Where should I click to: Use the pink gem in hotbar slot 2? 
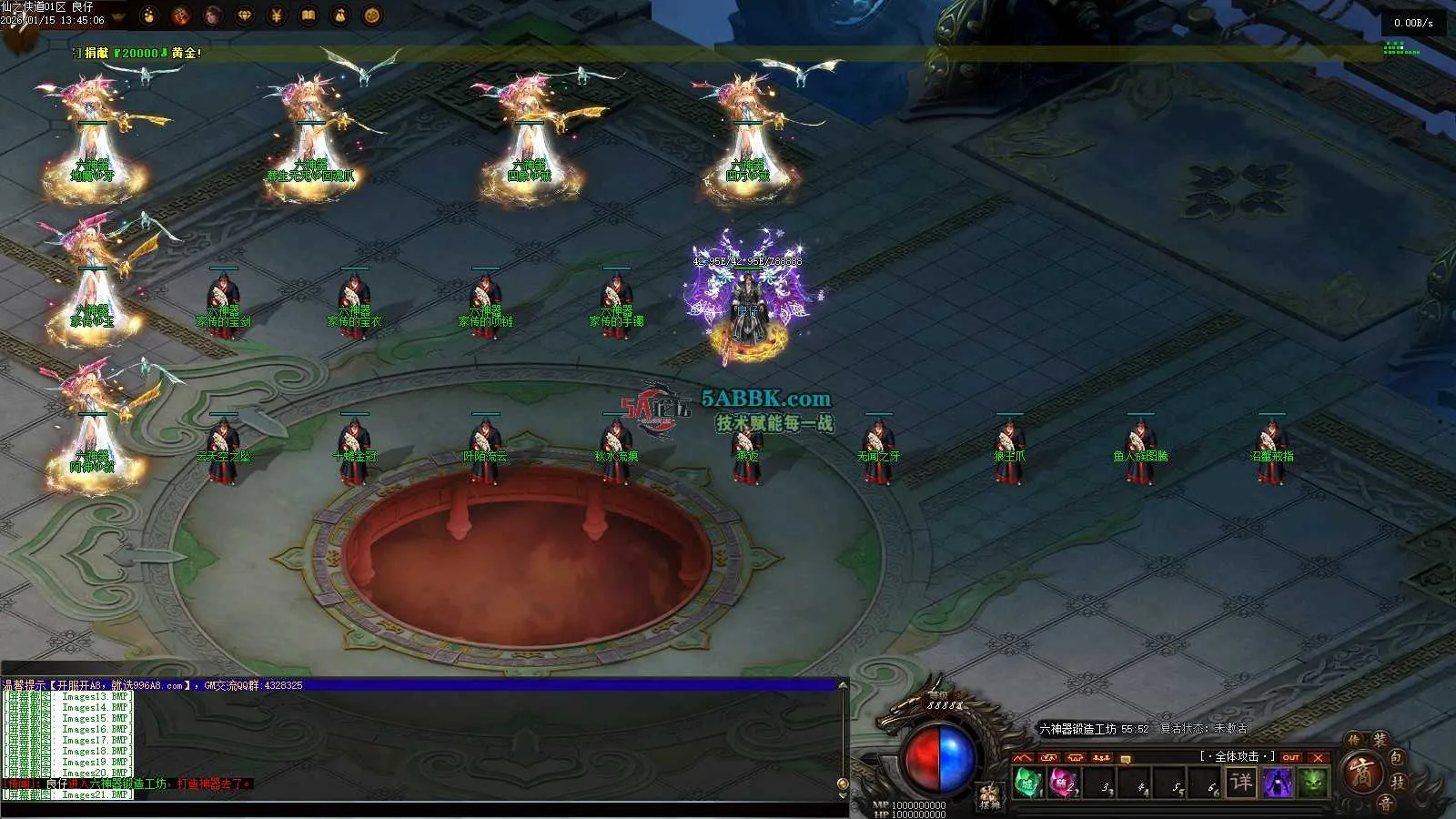(1062, 782)
